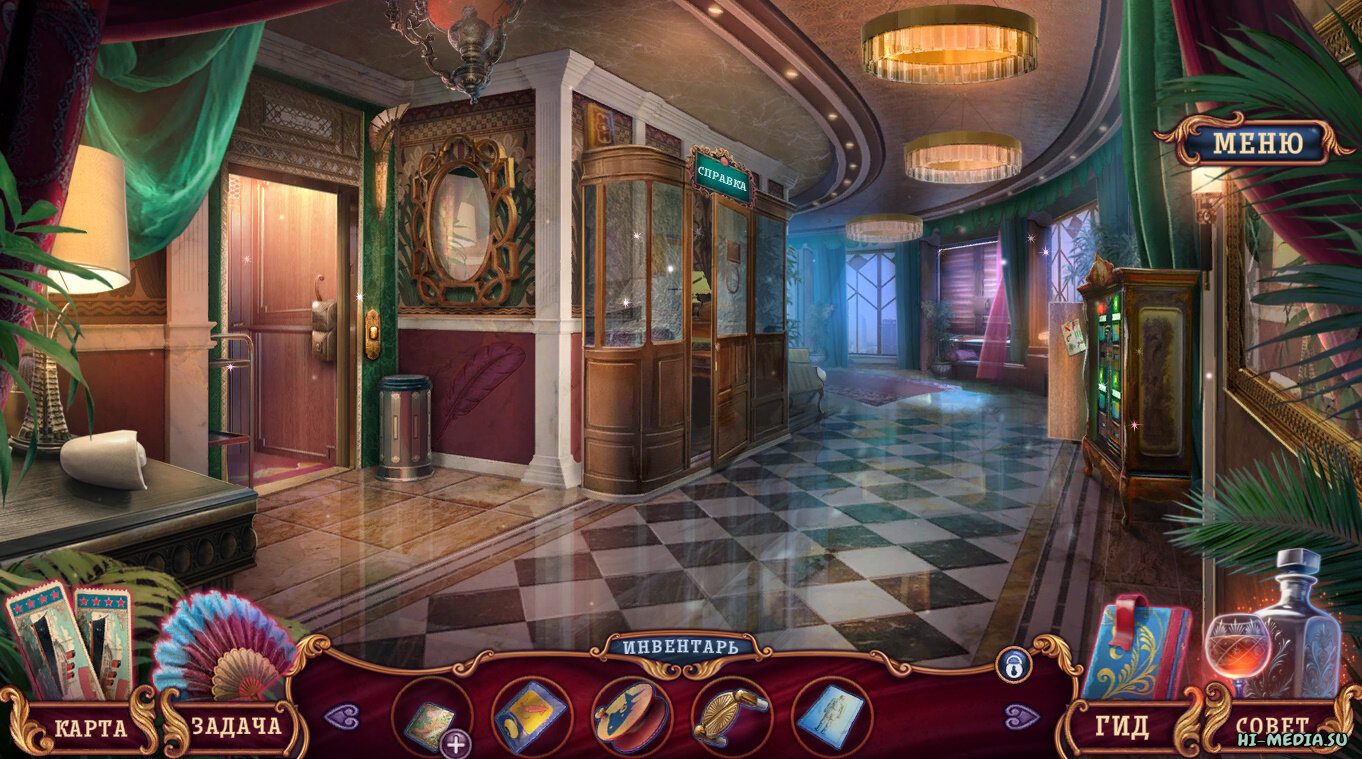Toggle the inventory padlock
Viewport: 1362px width, 759px height.
pos(1012,664)
